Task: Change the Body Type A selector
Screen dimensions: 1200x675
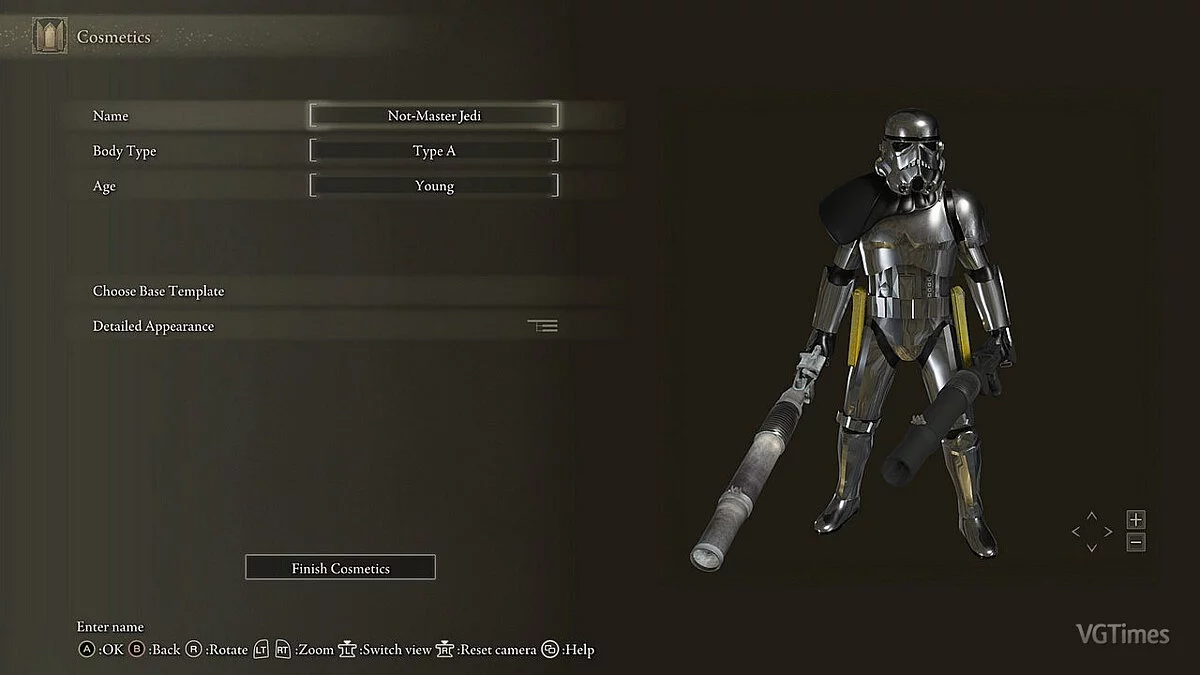Action: point(434,151)
